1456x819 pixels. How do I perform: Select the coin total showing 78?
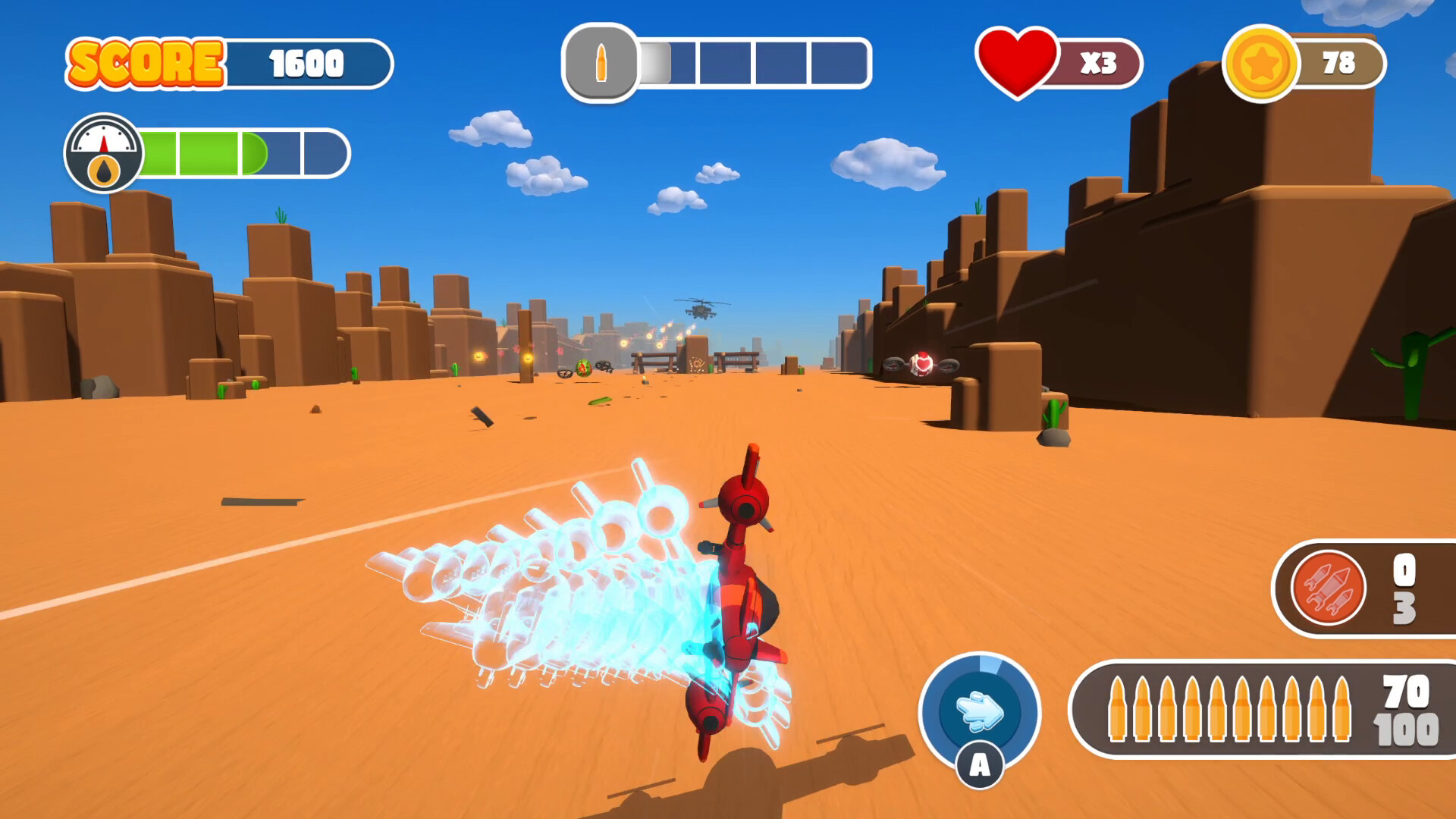click(x=1339, y=64)
